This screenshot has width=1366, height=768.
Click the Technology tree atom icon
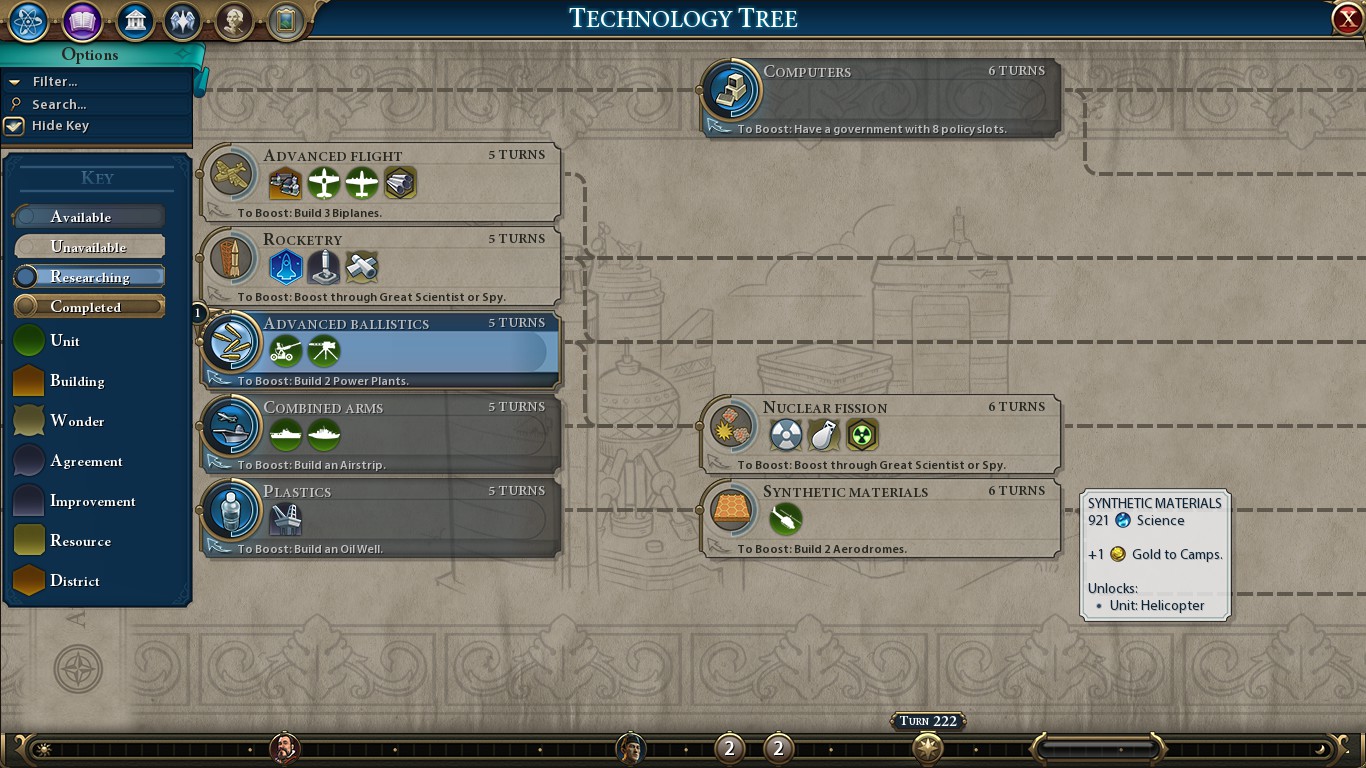point(27,20)
